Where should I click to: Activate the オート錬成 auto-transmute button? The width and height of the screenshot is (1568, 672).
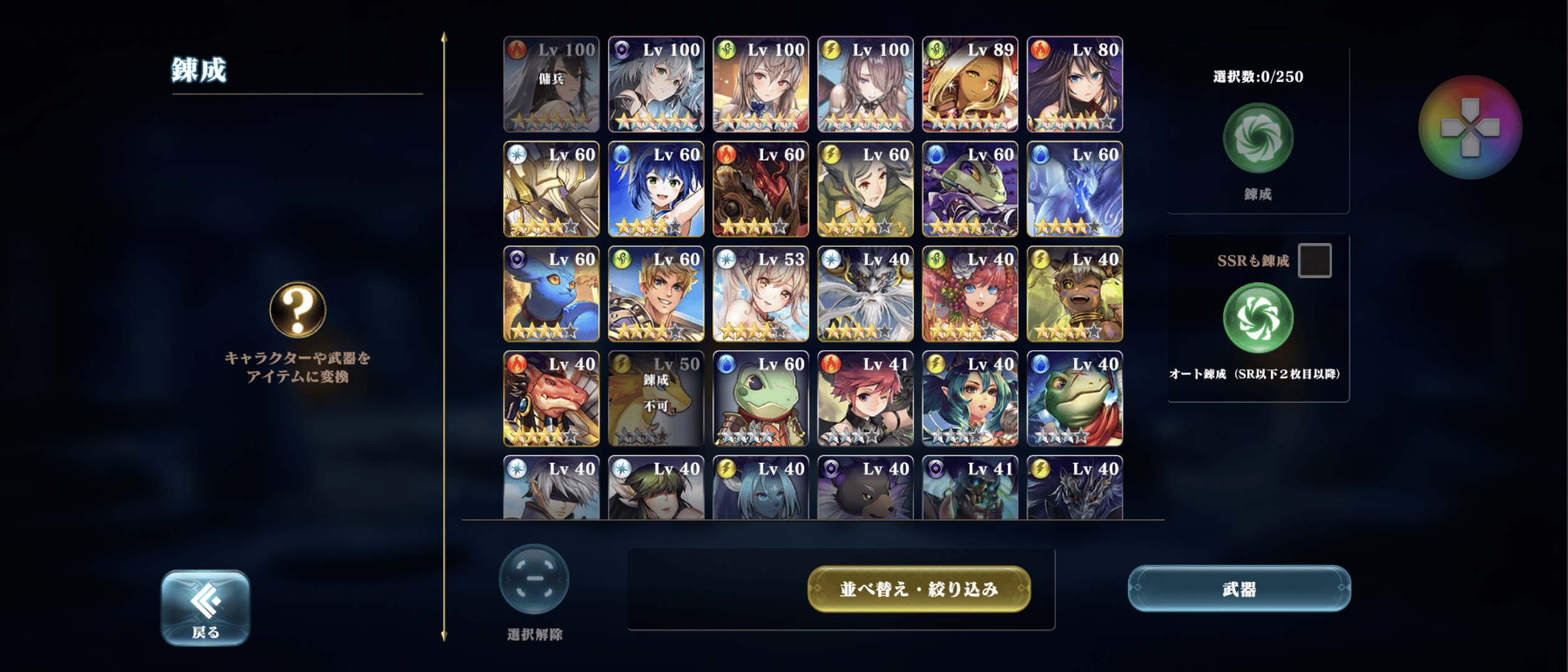pyautogui.click(x=1258, y=319)
